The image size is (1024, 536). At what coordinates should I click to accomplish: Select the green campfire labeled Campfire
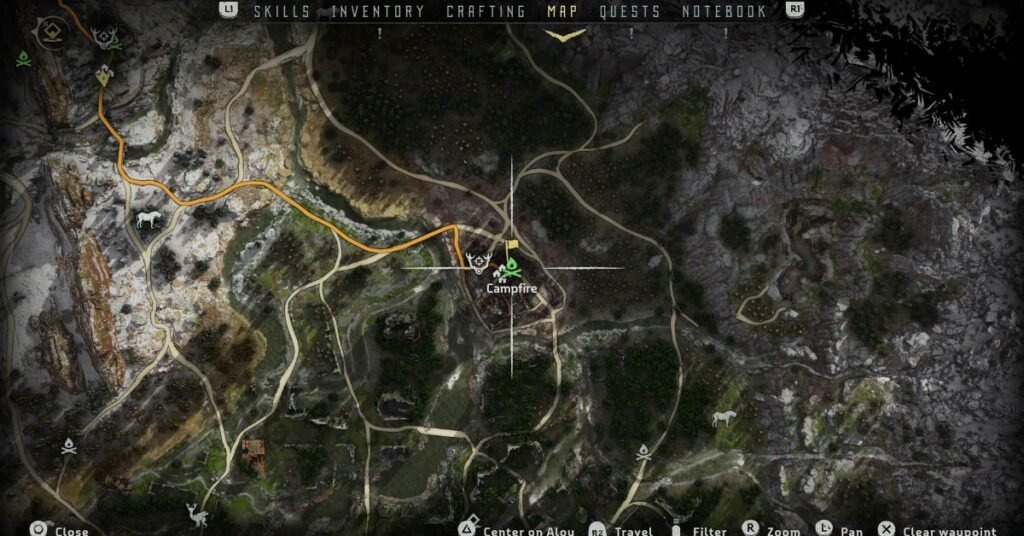pos(510,268)
